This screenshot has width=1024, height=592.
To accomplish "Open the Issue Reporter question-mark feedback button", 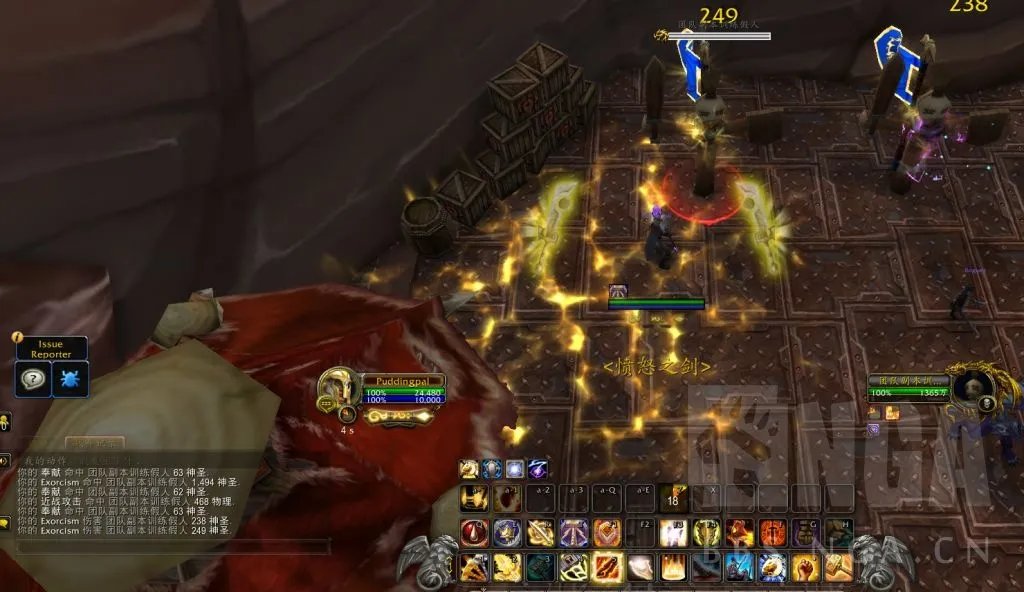I will pyautogui.click(x=33, y=379).
